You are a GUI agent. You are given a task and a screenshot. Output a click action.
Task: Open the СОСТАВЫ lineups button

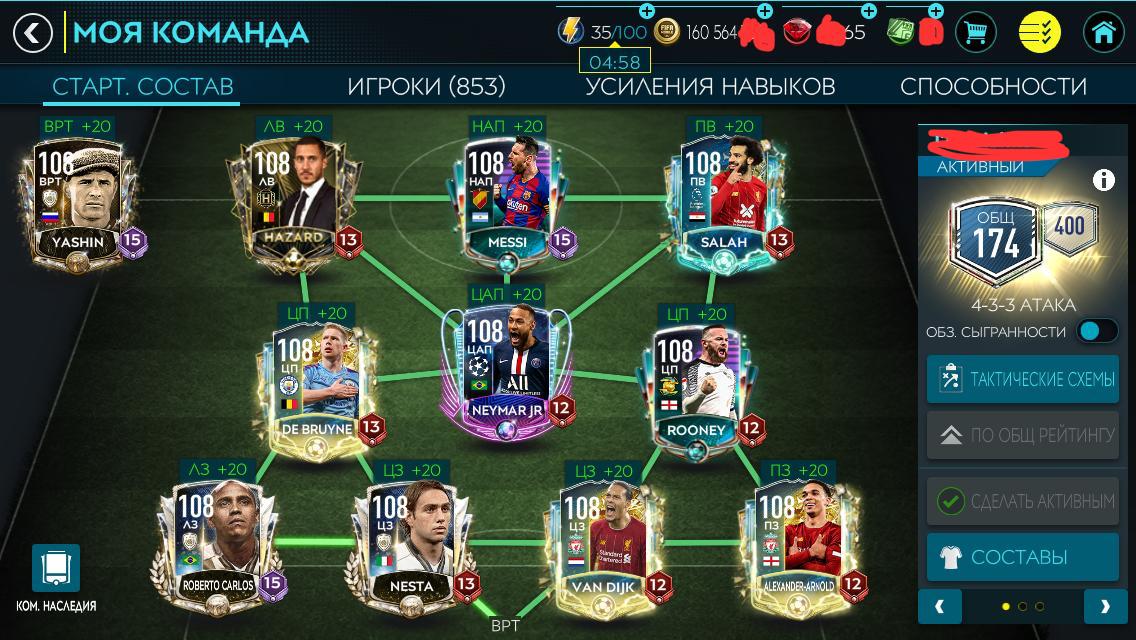1022,557
